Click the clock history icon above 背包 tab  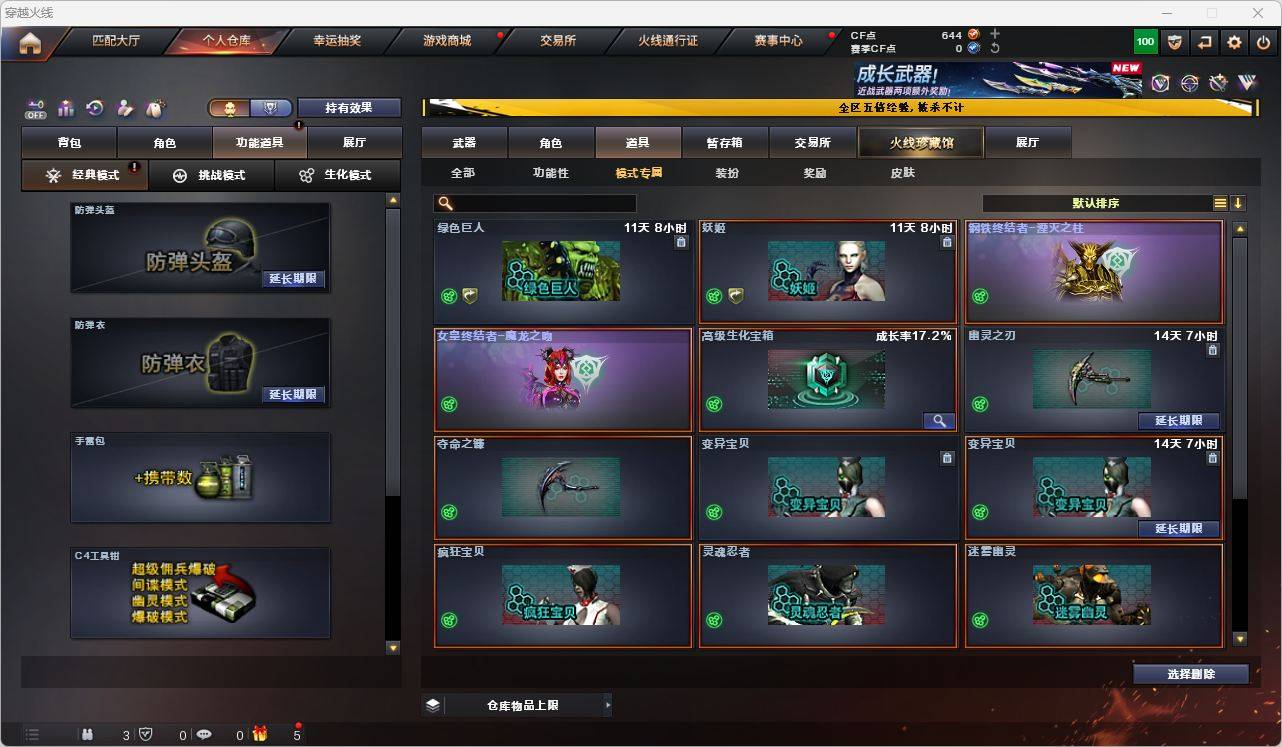(x=94, y=108)
